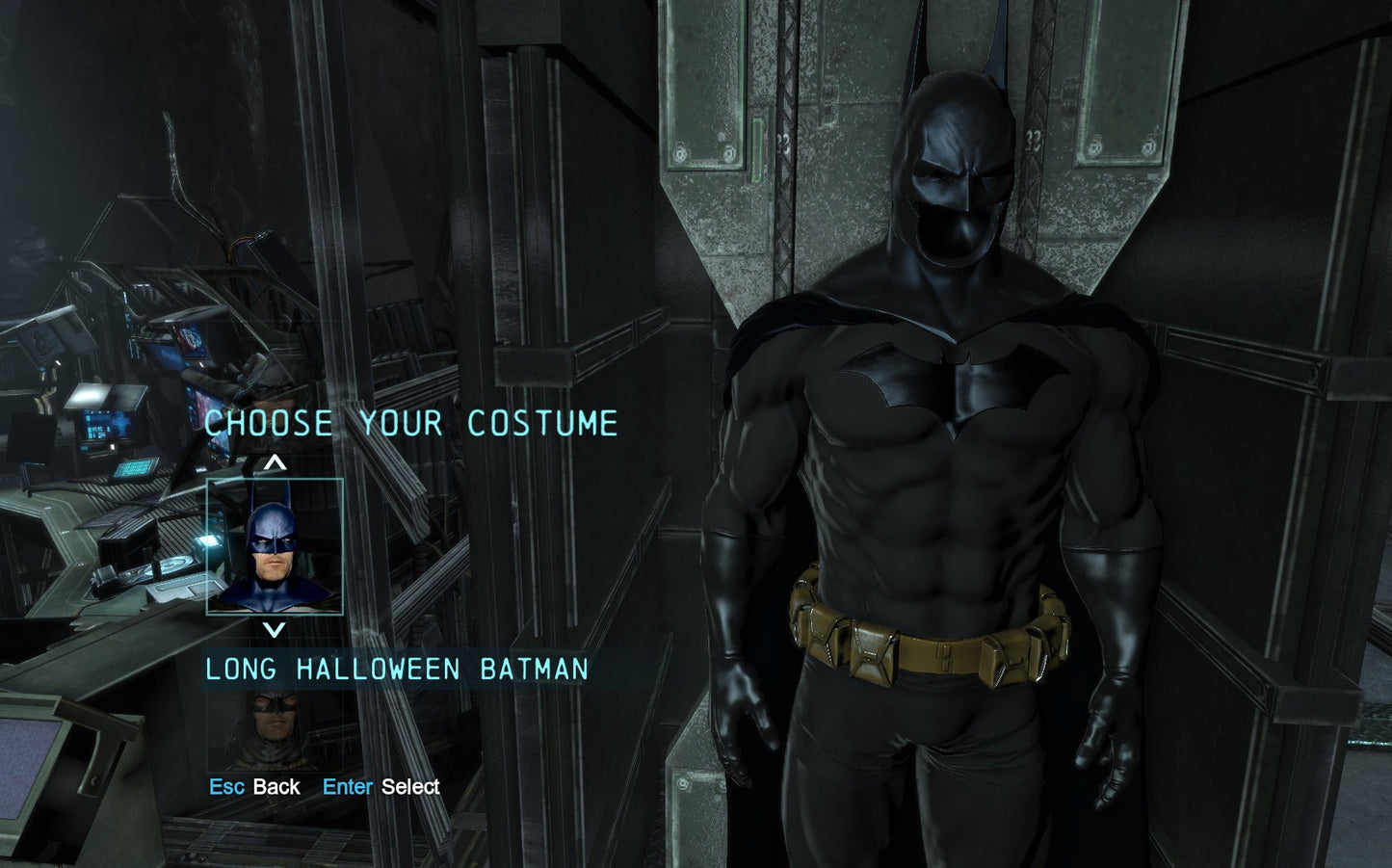
Task: Select the Long Halloween Batman cowl thumbnail
Action: pos(273,545)
